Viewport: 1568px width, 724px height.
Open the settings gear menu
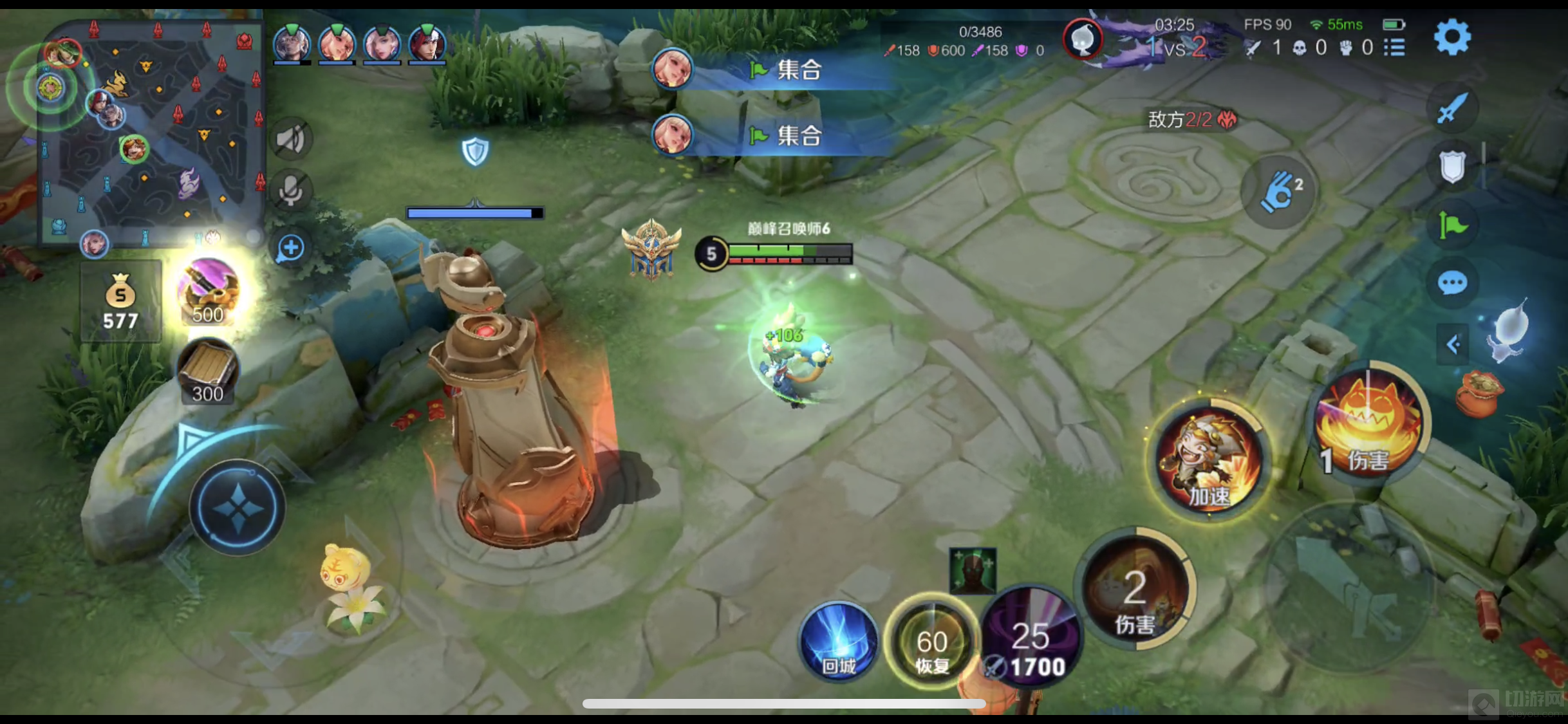tap(1452, 38)
